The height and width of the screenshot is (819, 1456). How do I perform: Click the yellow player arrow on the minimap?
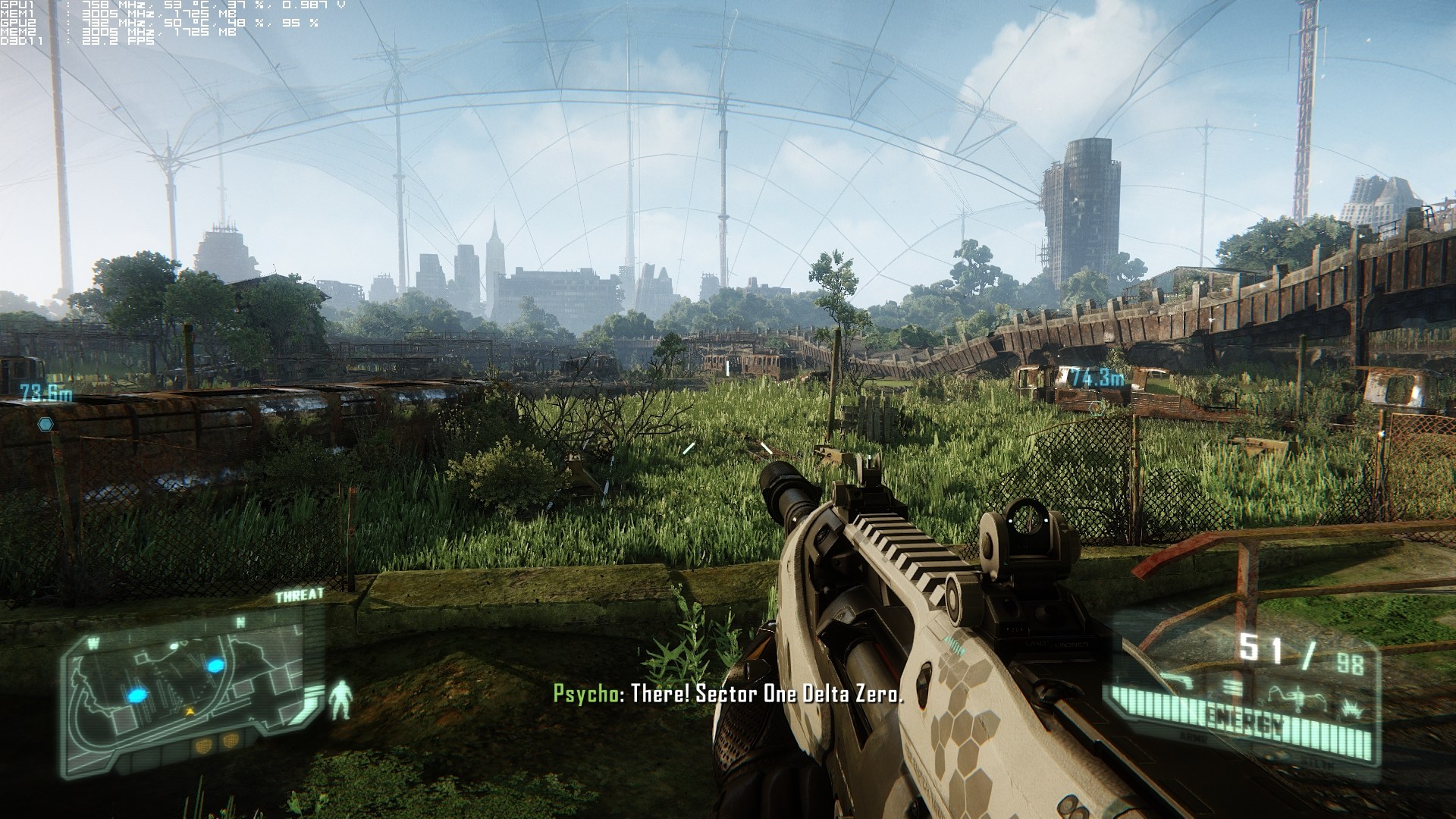point(190,711)
